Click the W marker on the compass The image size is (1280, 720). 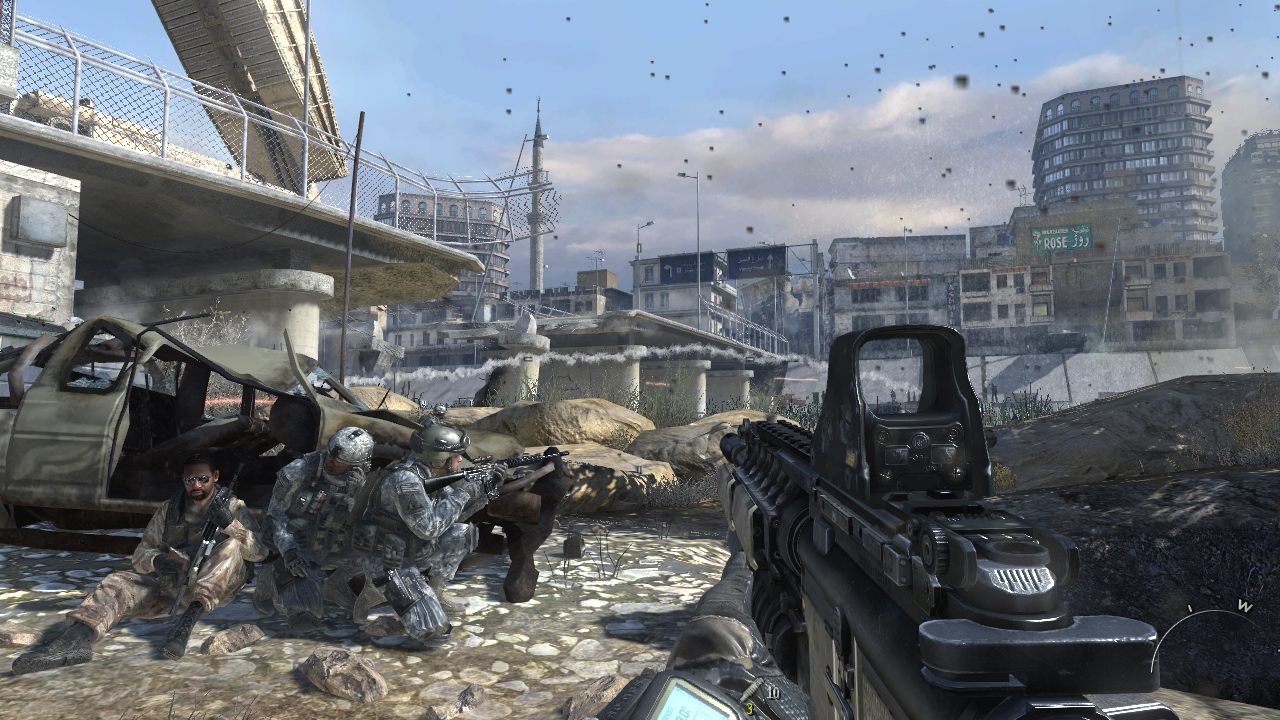(x=1243, y=603)
